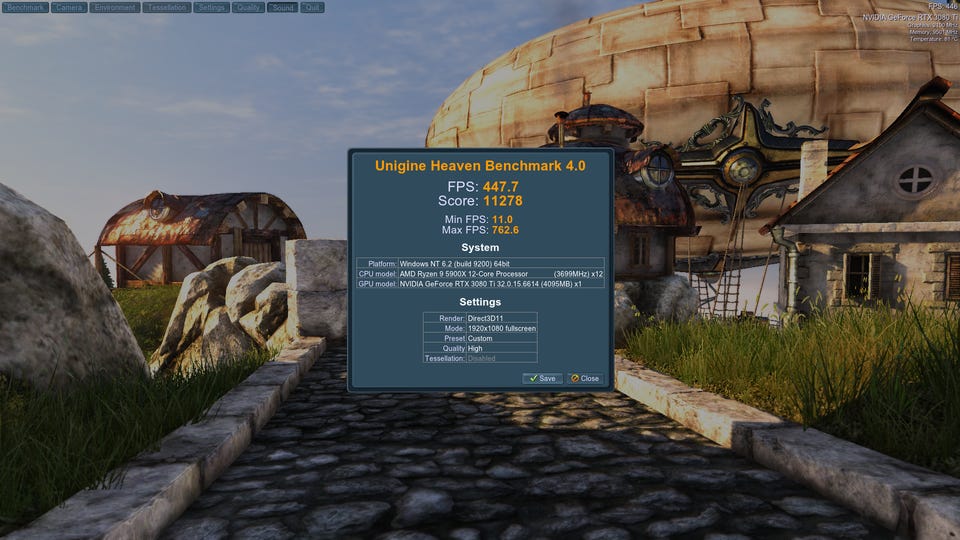Toggle the Tessellation option

pos(167,7)
